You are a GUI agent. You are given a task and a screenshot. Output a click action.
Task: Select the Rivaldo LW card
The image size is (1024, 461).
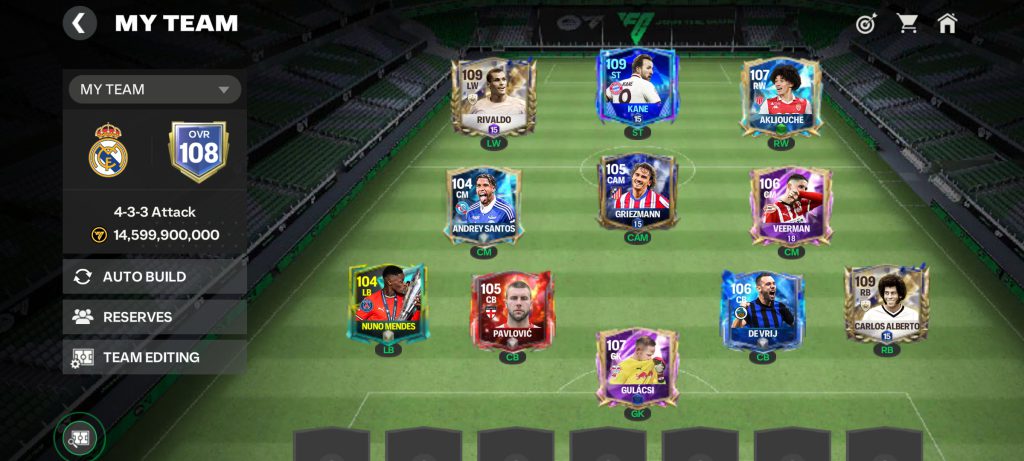pyautogui.click(x=493, y=97)
